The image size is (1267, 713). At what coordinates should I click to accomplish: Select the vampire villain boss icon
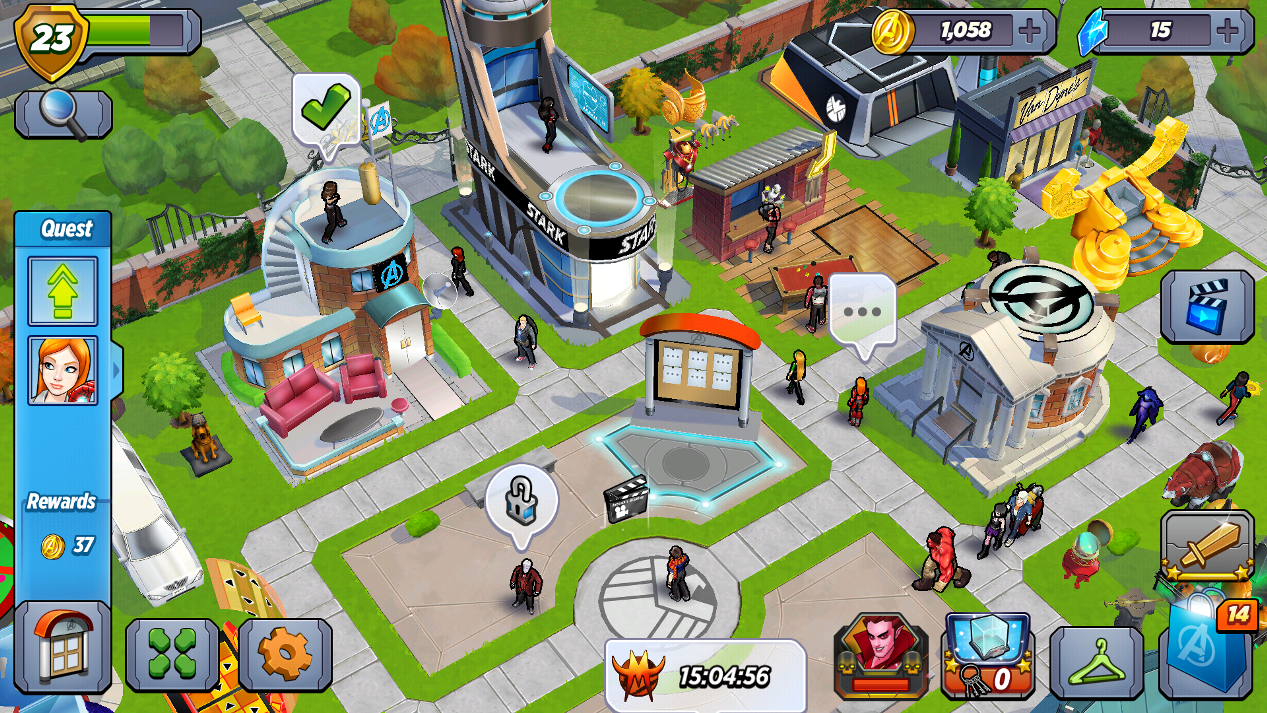pos(880,654)
